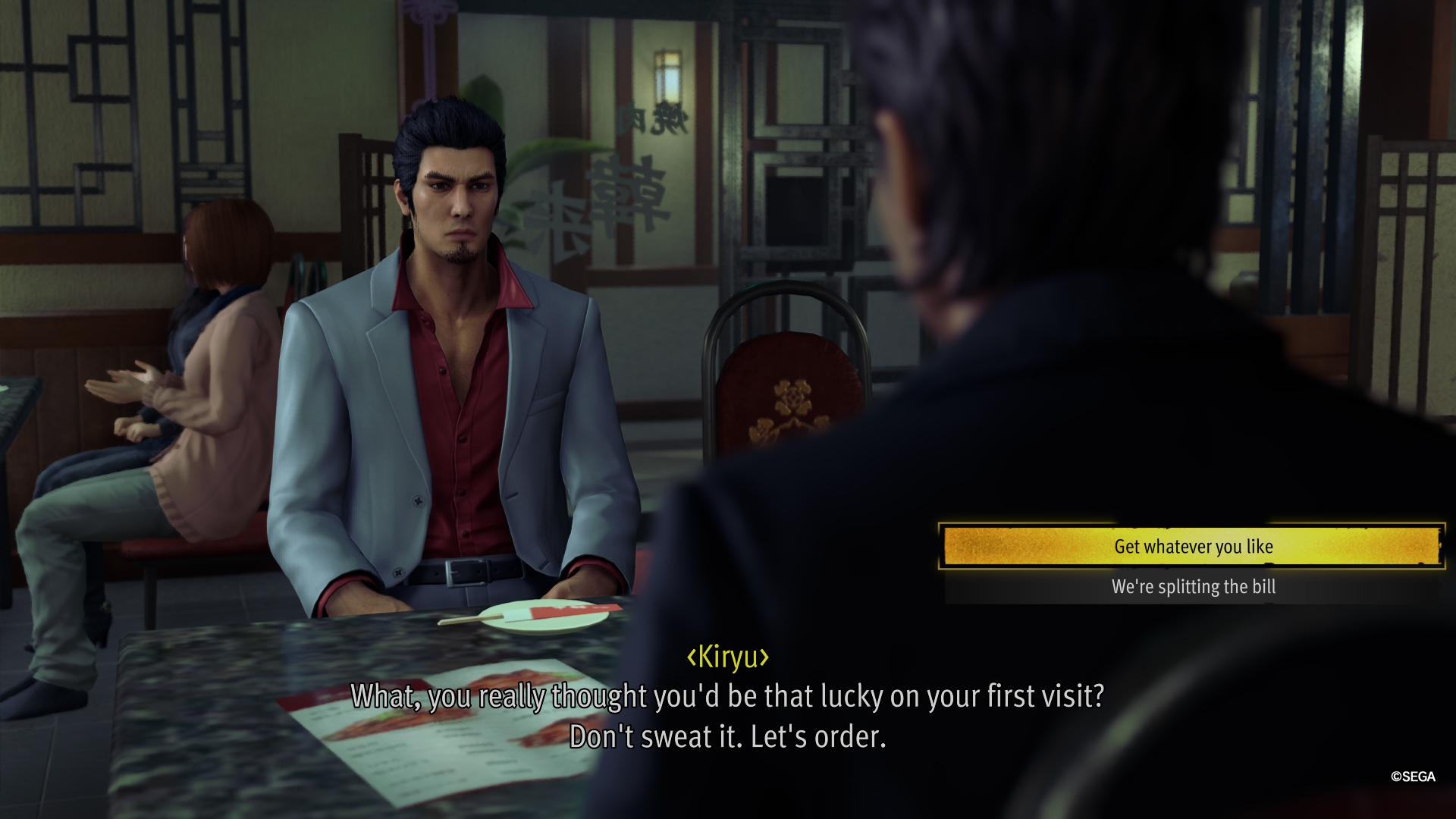This screenshot has width=1456, height=819.
Task: Select "We're splitting the bill" dialogue option
Action: [1193, 587]
